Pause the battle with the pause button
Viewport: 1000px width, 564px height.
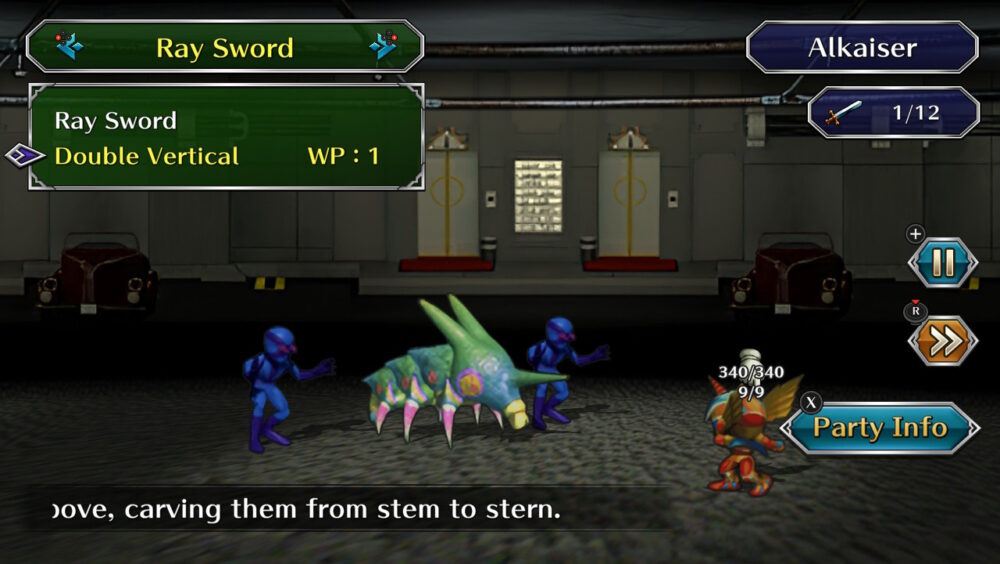[942, 263]
